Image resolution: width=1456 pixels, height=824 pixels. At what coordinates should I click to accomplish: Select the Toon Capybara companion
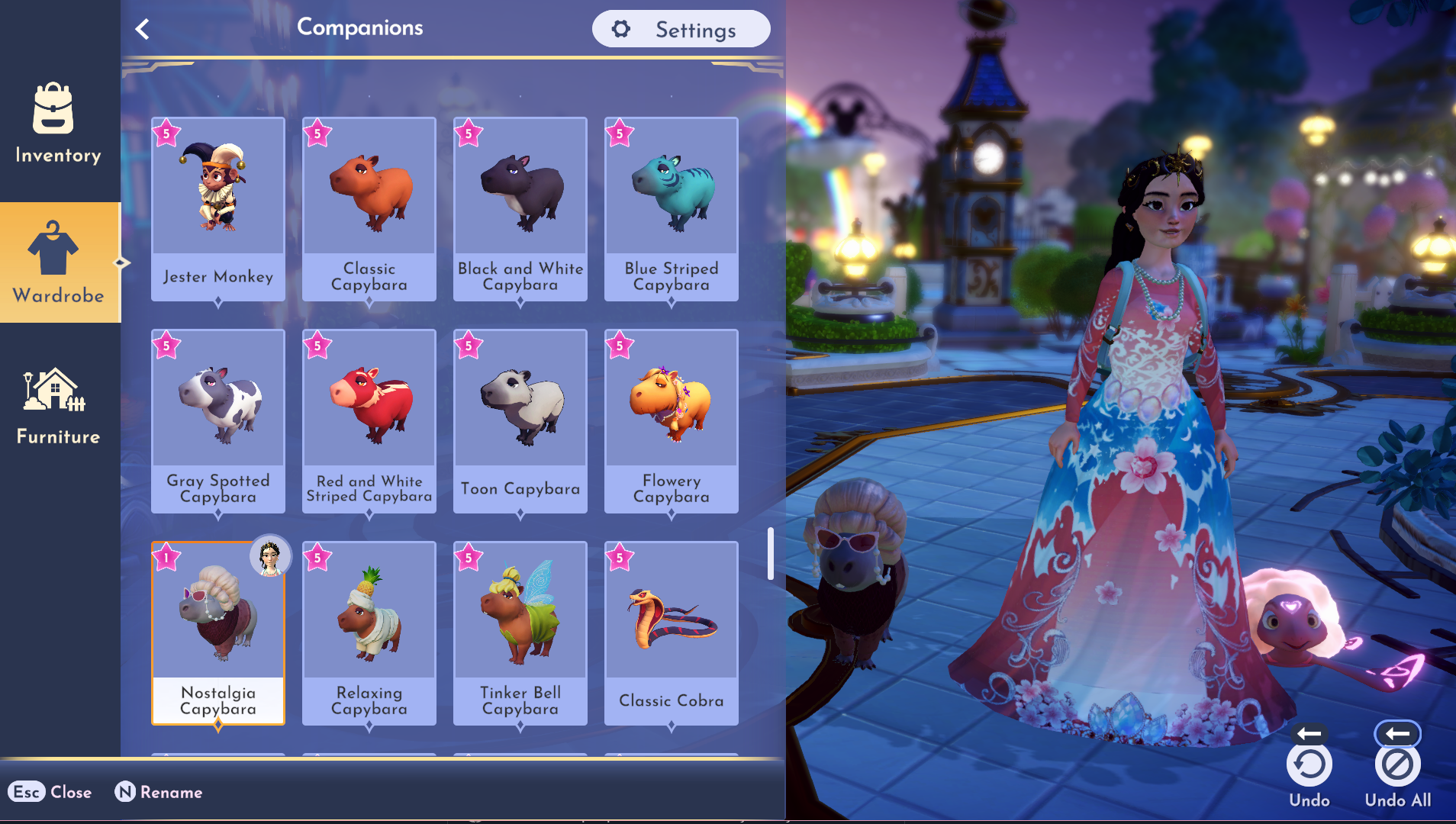click(520, 420)
